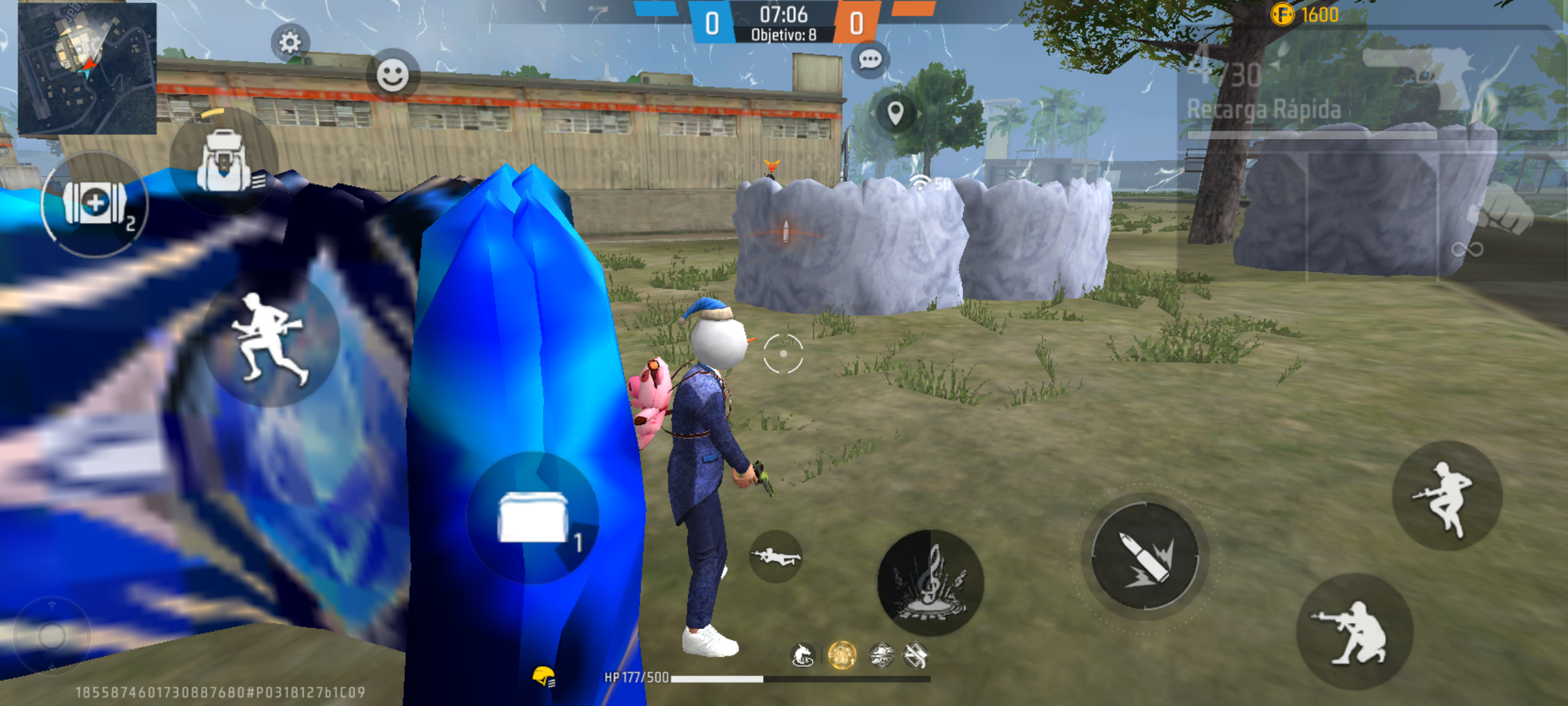Tap the map location pin button
Image resolution: width=1568 pixels, height=706 pixels.
coord(895,113)
